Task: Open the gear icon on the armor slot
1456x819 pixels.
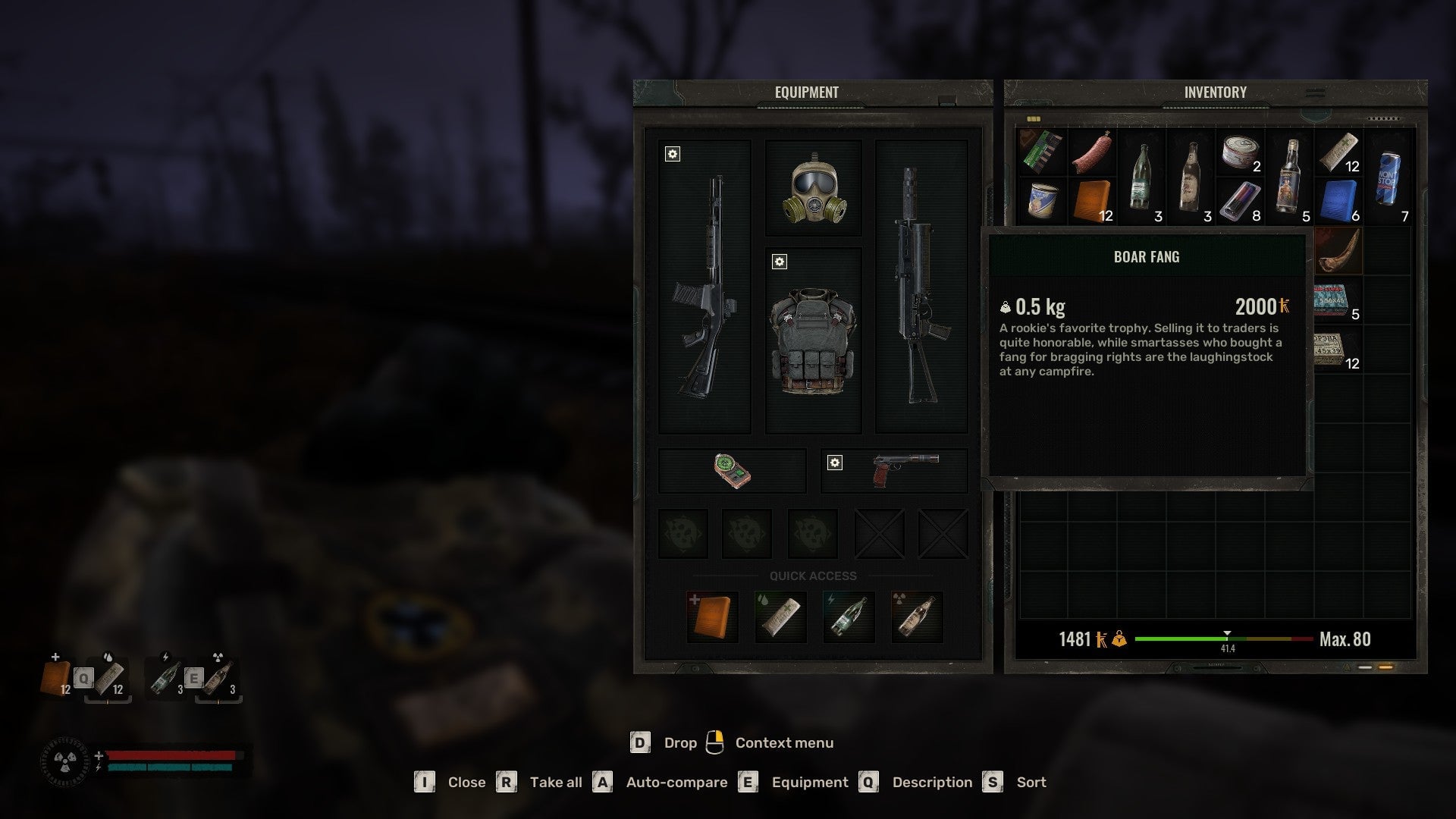Action: (x=779, y=262)
